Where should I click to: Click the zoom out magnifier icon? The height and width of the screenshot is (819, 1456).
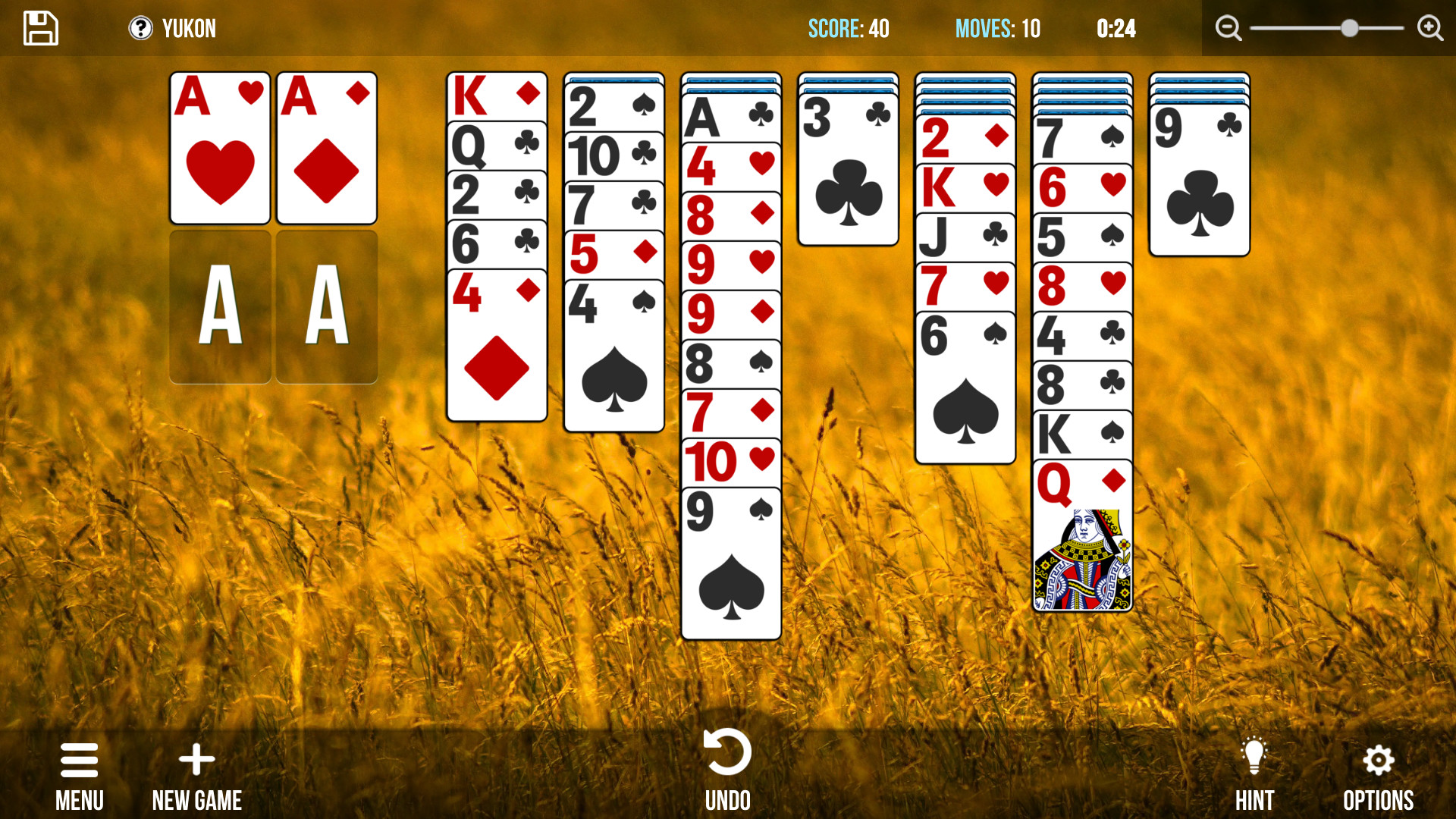coord(1228,28)
